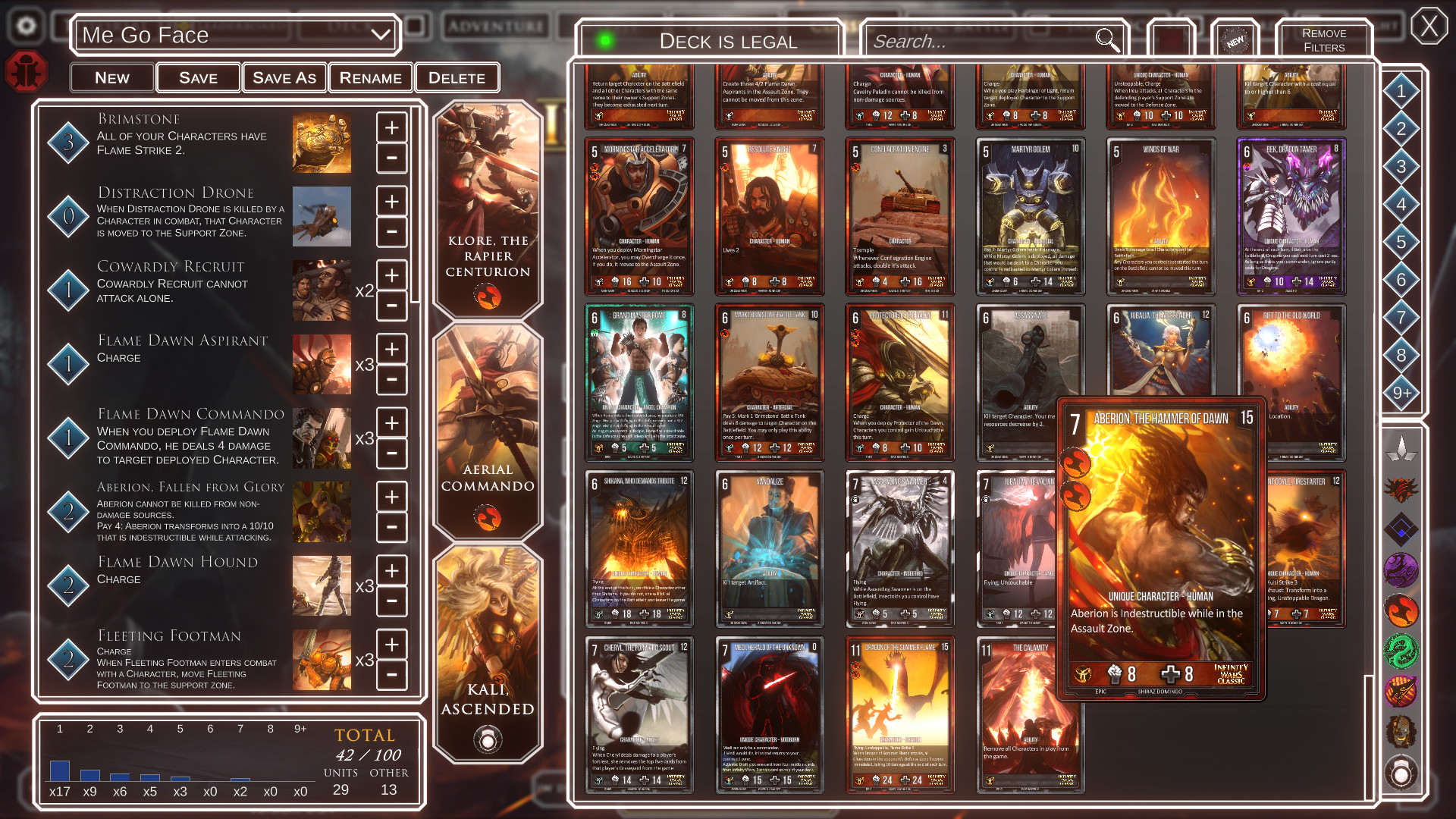This screenshot has width=1456, height=819.
Task: Click the red beetle bug report icon
Action: coord(27,71)
